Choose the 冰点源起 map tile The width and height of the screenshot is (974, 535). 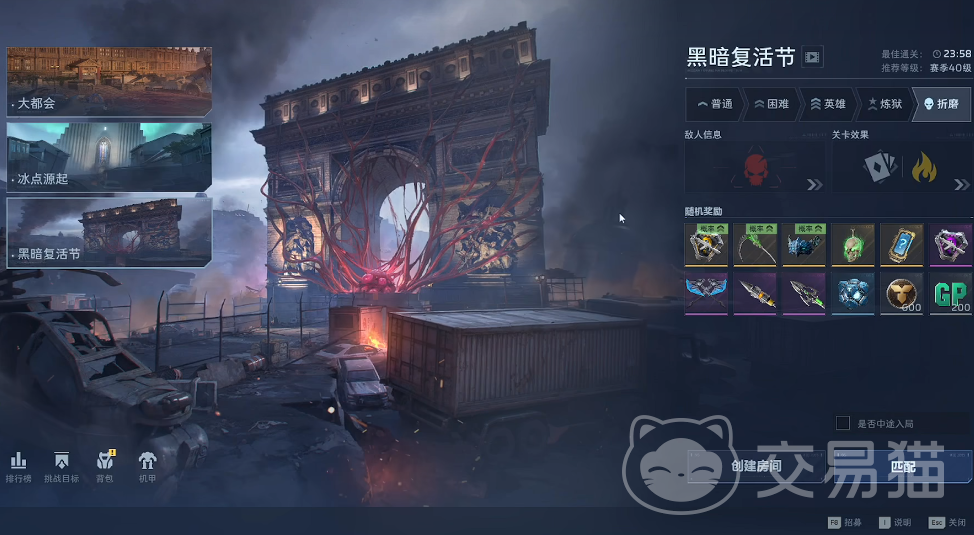click(x=108, y=156)
